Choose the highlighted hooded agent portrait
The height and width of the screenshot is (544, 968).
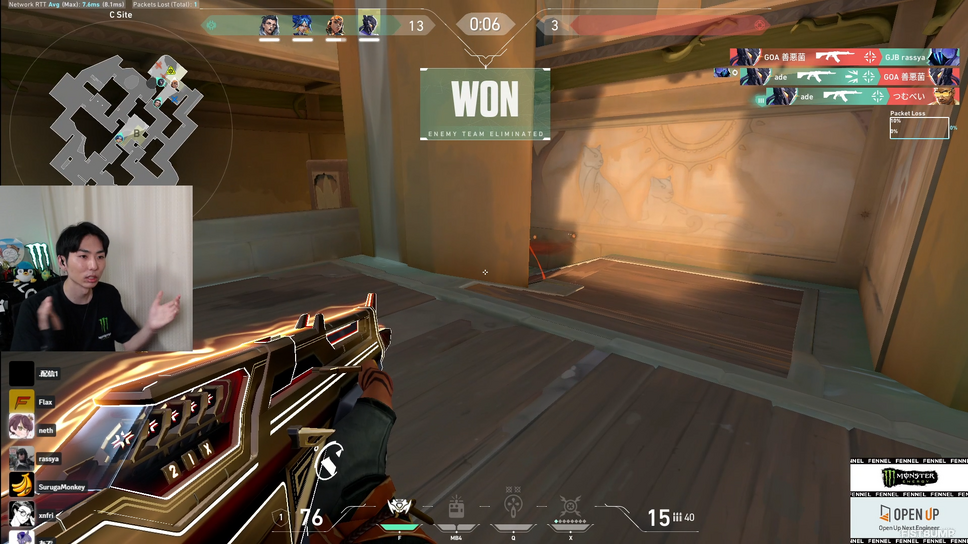369,24
